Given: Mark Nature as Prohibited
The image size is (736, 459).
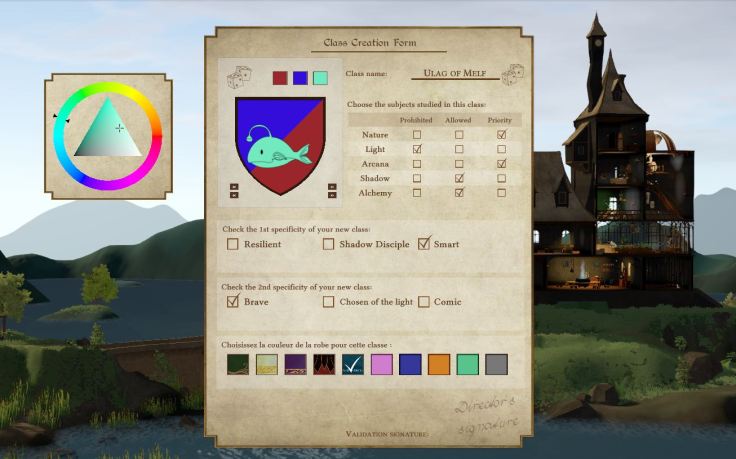Looking at the screenshot, I should point(417,134).
